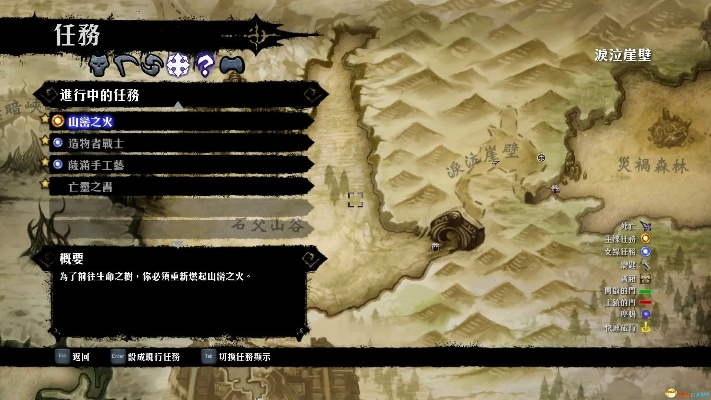Viewport: 711px width, 400px height.
Task: Open the question mark tab
Action: [x=205, y=65]
